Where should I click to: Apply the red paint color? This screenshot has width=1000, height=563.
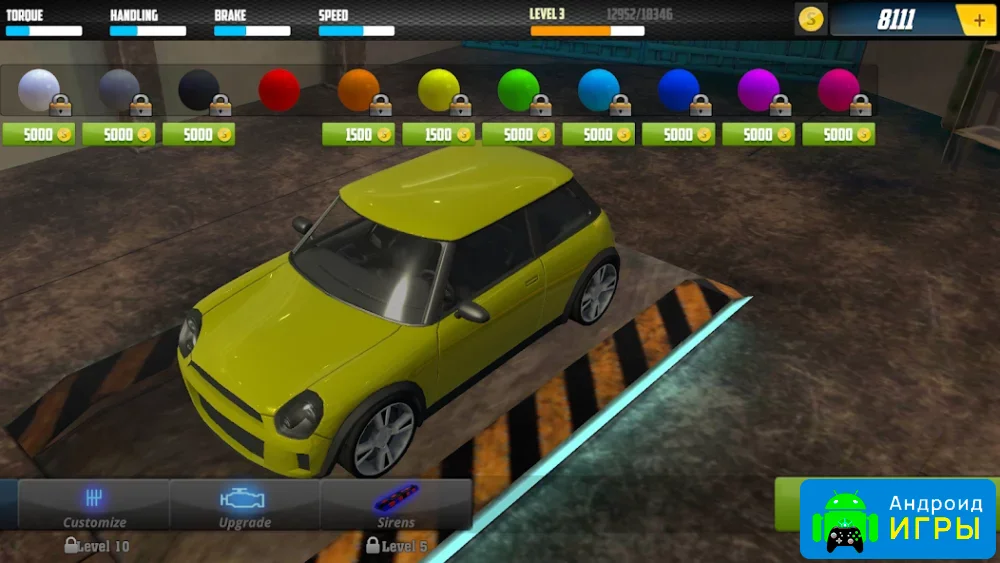pyautogui.click(x=279, y=90)
